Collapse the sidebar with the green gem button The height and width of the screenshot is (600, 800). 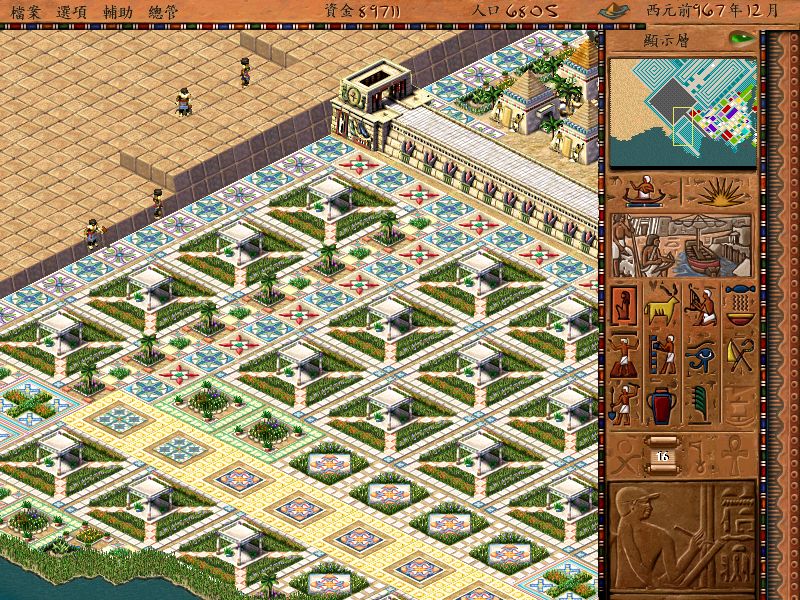(x=740, y=39)
